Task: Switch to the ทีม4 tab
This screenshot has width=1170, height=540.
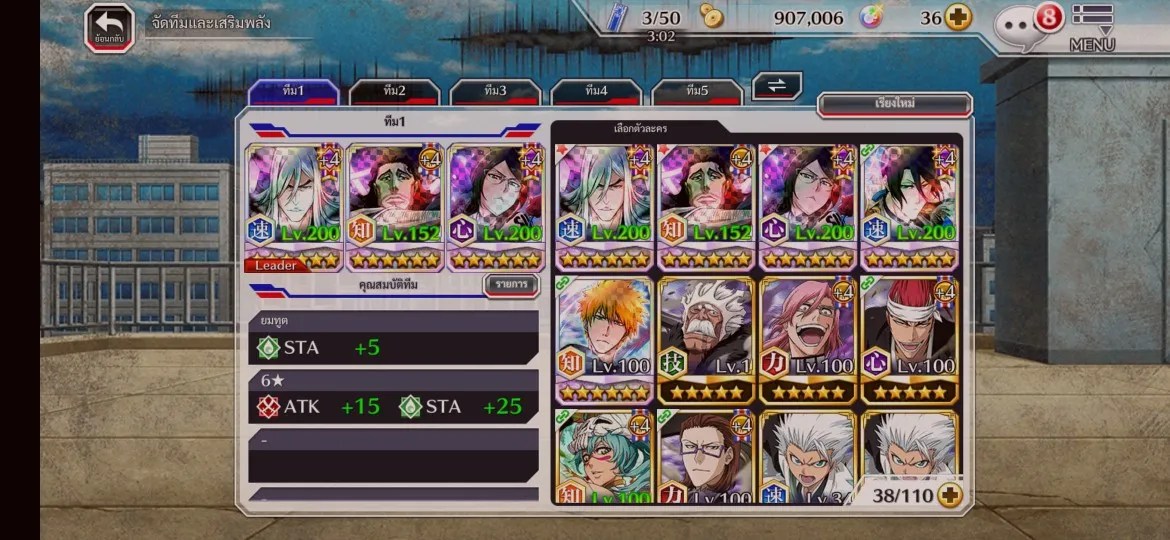Action: [596, 92]
